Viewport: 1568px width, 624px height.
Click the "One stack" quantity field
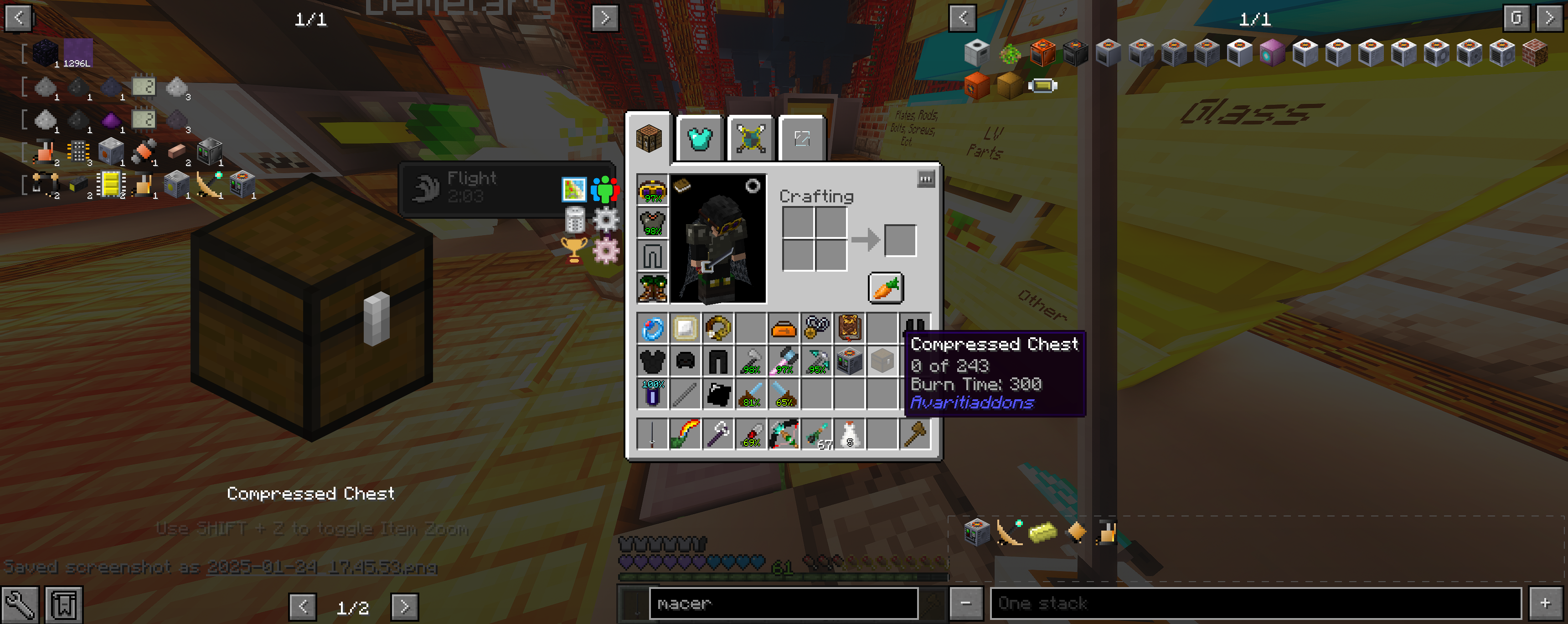pos(1255,603)
